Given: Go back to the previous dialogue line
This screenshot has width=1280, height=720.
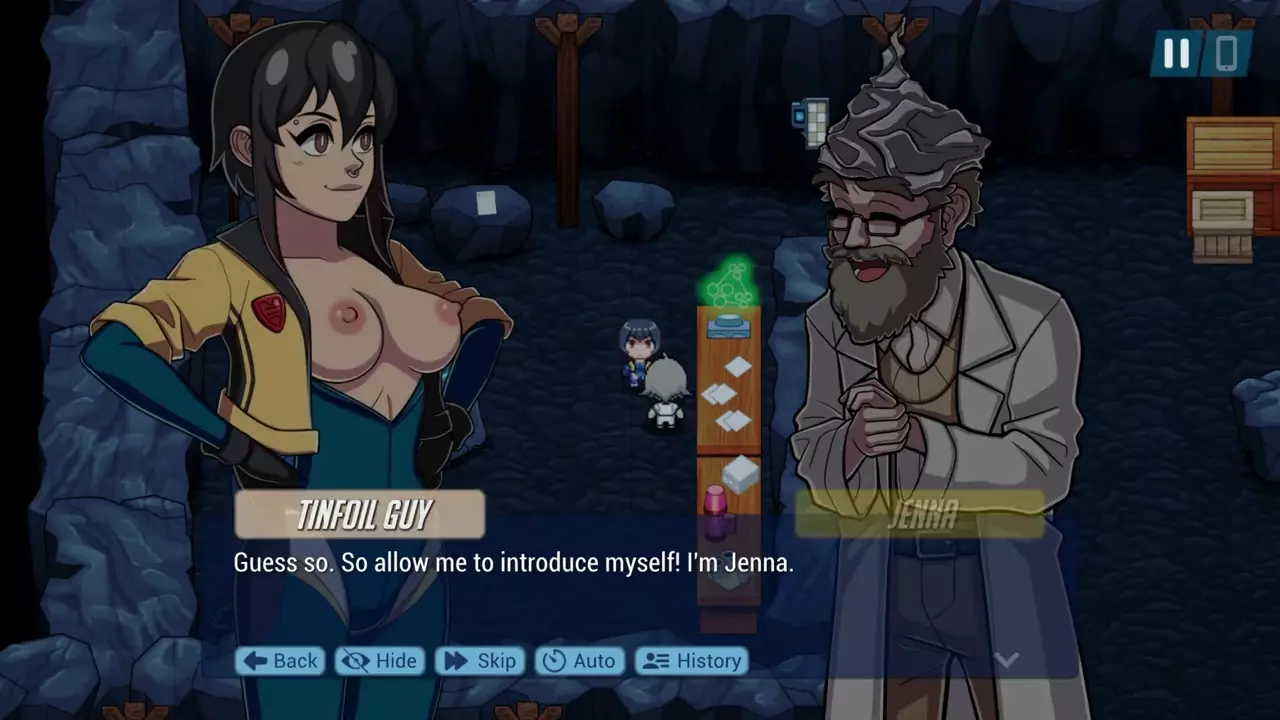Looking at the screenshot, I should pyautogui.click(x=280, y=661).
